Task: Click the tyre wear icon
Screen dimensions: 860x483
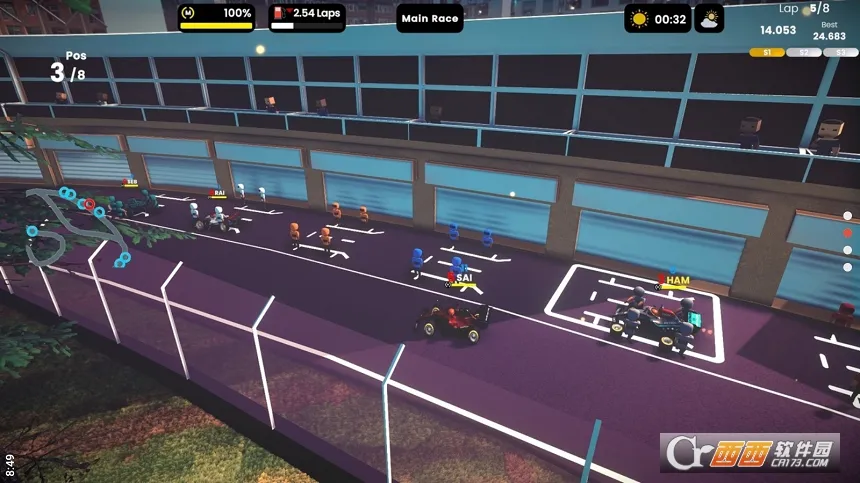Action: [x=191, y=14]
